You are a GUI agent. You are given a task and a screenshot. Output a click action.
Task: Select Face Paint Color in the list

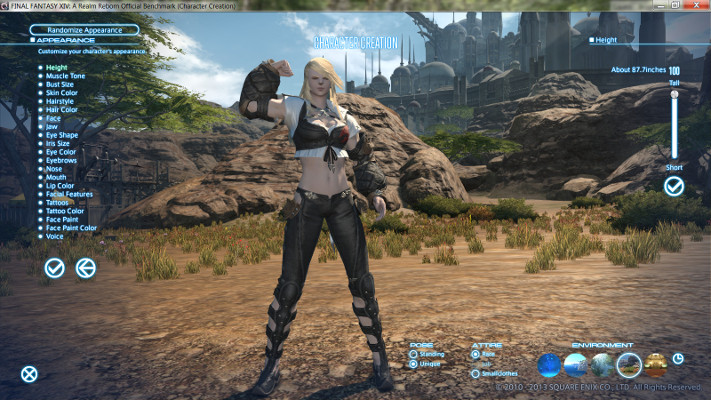(70, 228)
